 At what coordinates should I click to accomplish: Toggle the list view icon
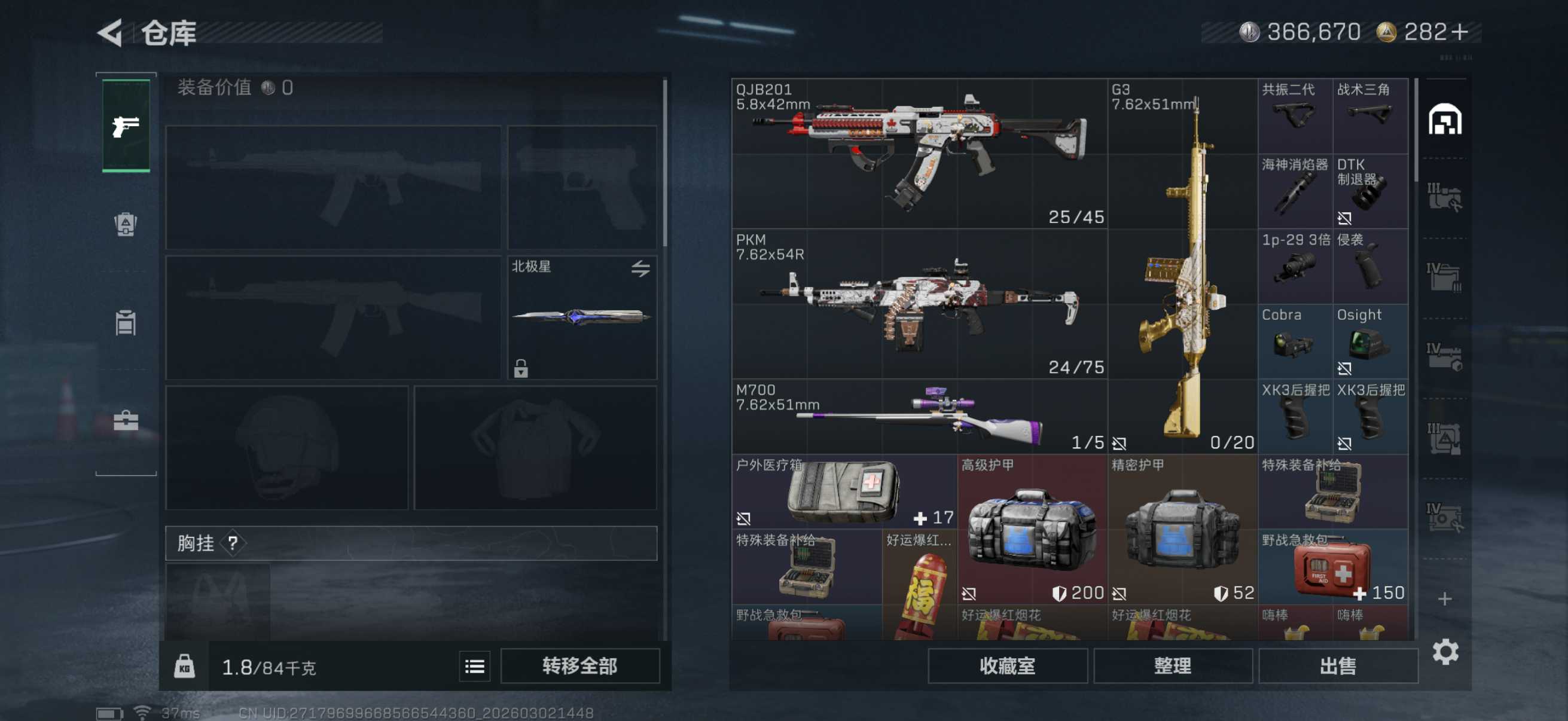(474, 666)
